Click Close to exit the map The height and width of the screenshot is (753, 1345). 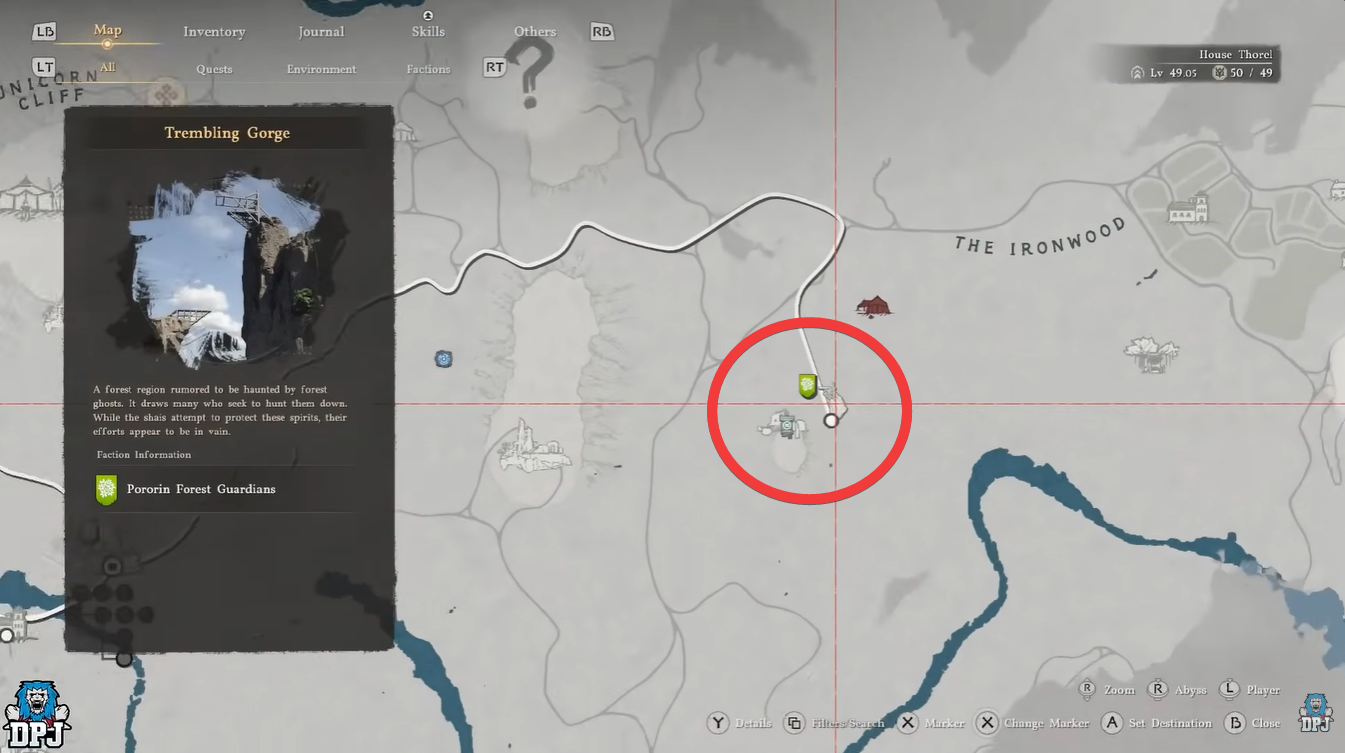1250,722
